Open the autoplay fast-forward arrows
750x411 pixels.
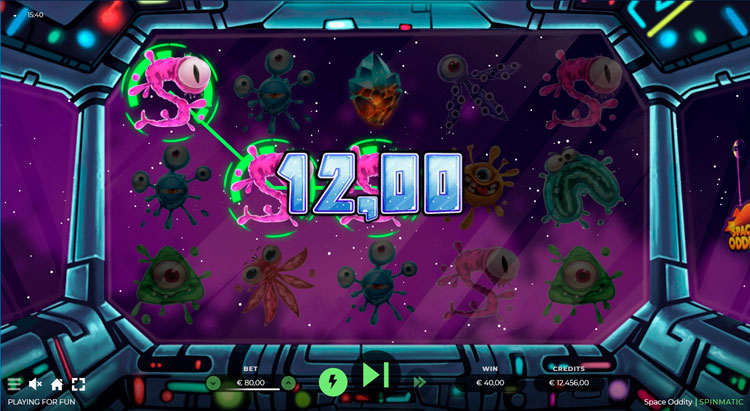coord(419,381)
